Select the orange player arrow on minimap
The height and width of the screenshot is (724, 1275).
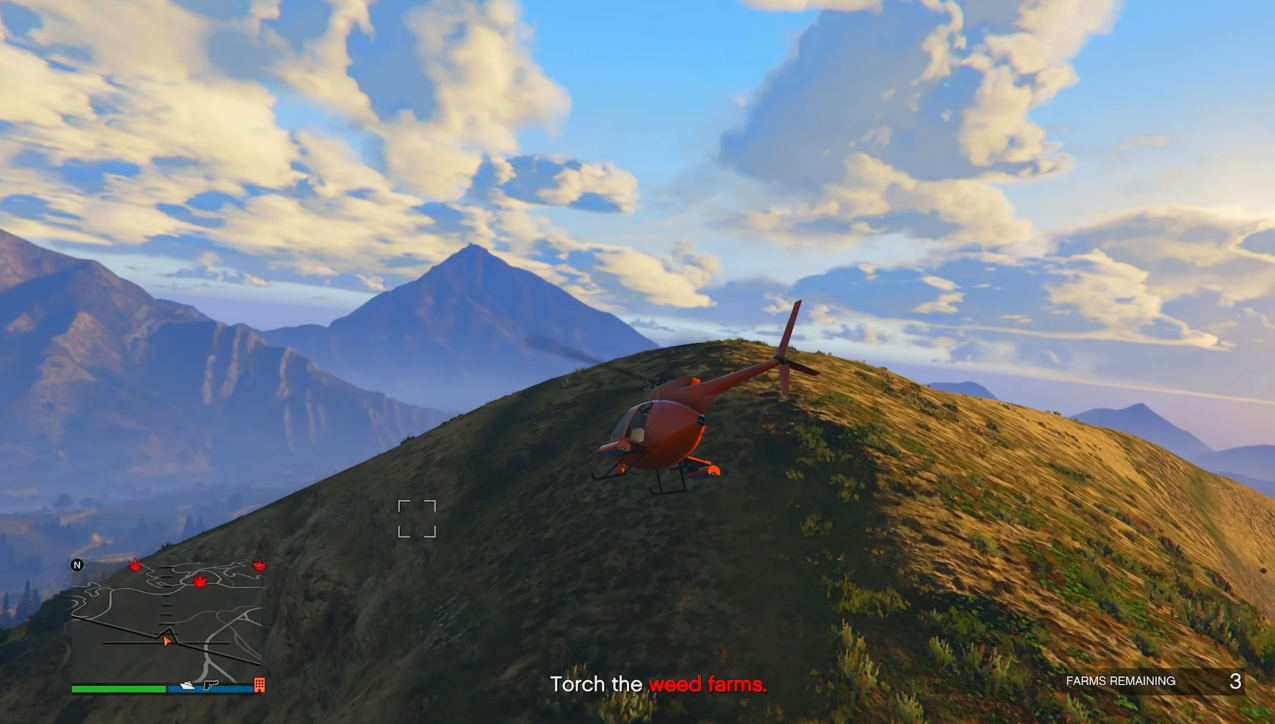point(167,640)
